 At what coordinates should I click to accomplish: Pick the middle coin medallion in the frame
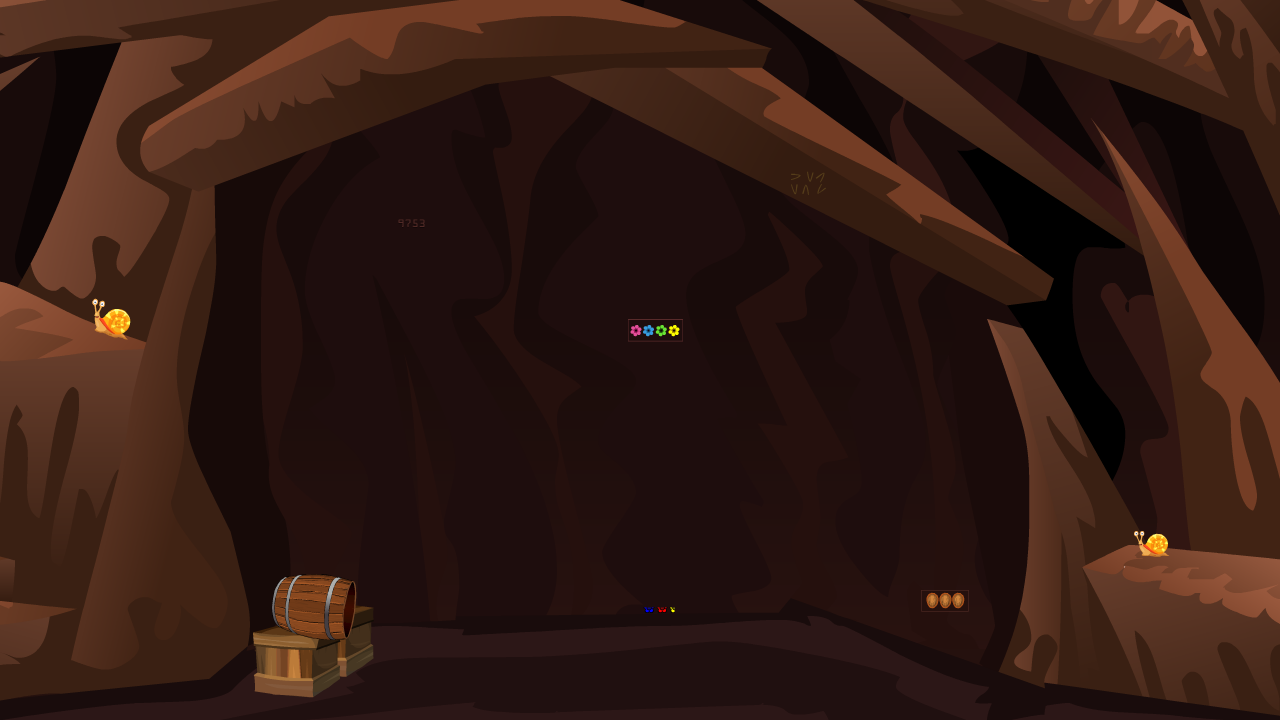click(945, 600)
